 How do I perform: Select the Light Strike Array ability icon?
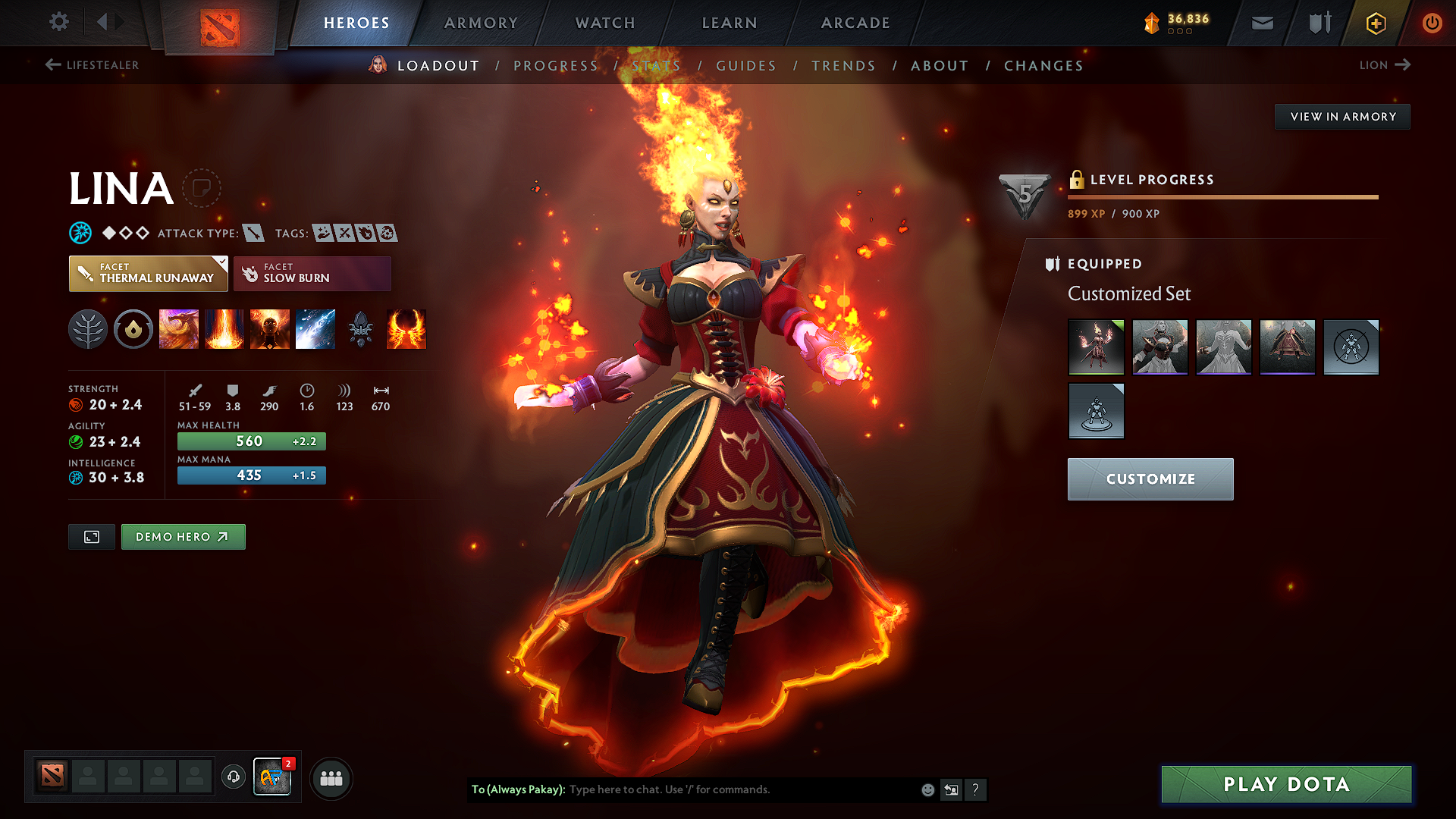tap(224, 329)
